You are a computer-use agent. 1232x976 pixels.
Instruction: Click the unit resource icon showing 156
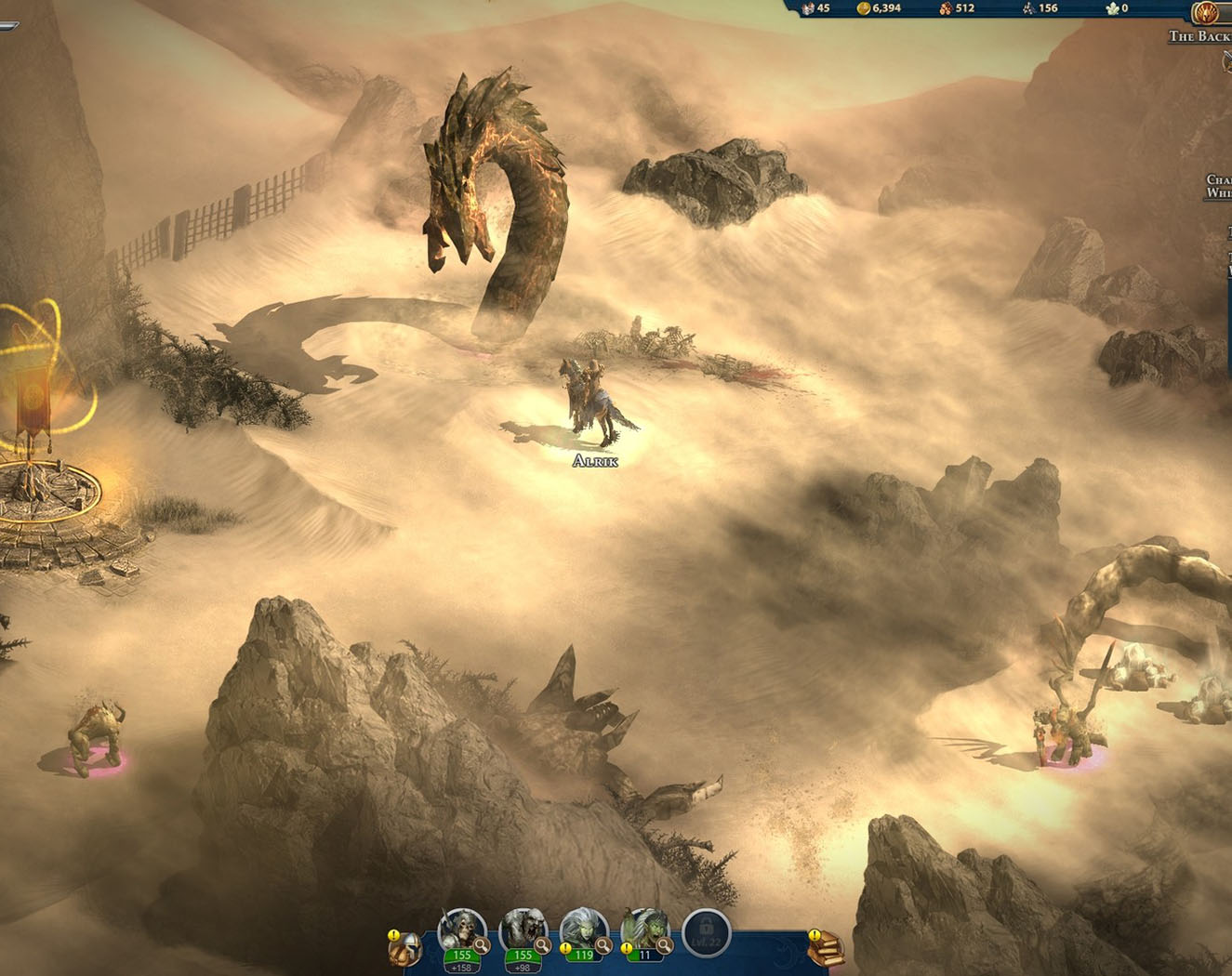pyautogui.click(x=1029, y=9)
